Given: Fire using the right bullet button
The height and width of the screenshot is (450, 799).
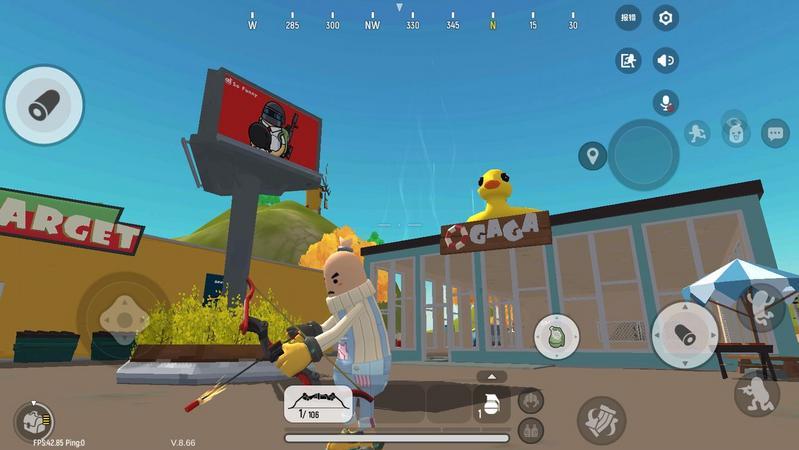Looking at the screenshot, I should point(685,334).
